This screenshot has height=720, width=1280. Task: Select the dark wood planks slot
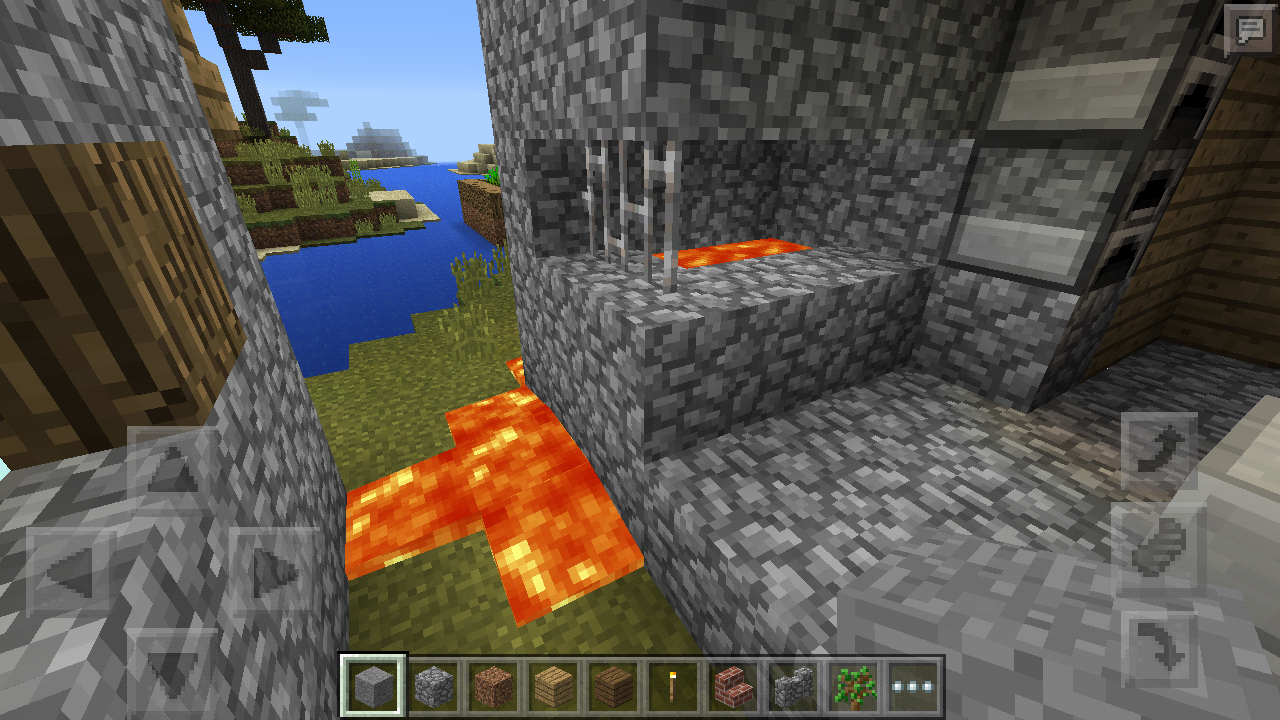tap(613, 687)
